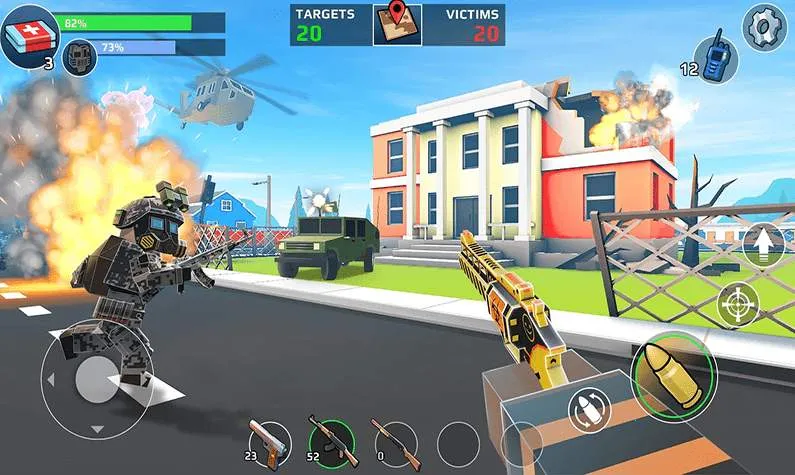Reload with the circular ammo button

(x=589, y=410)
